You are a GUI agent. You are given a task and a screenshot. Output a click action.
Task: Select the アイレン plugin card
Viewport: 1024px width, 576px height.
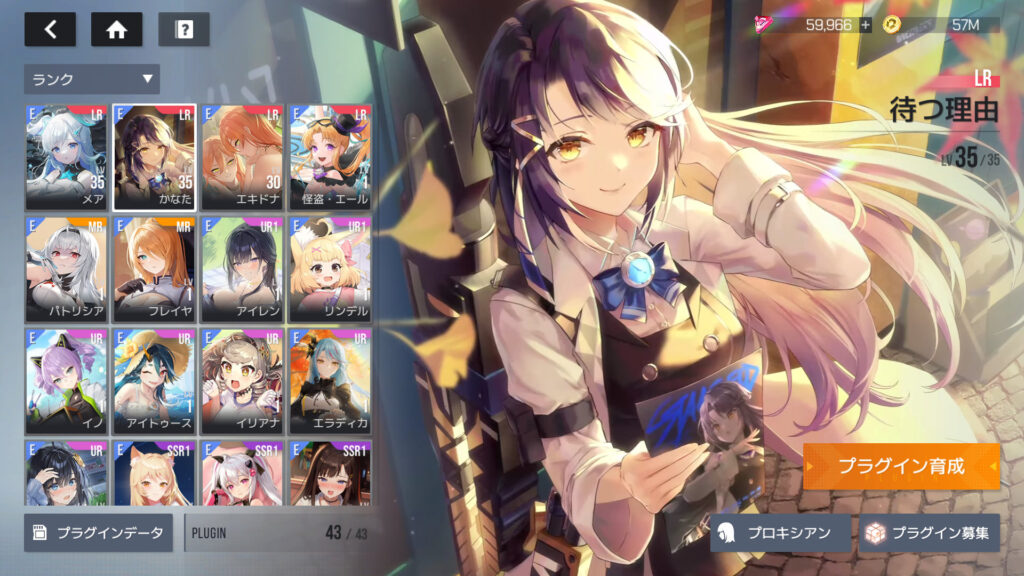pos(242,268)
